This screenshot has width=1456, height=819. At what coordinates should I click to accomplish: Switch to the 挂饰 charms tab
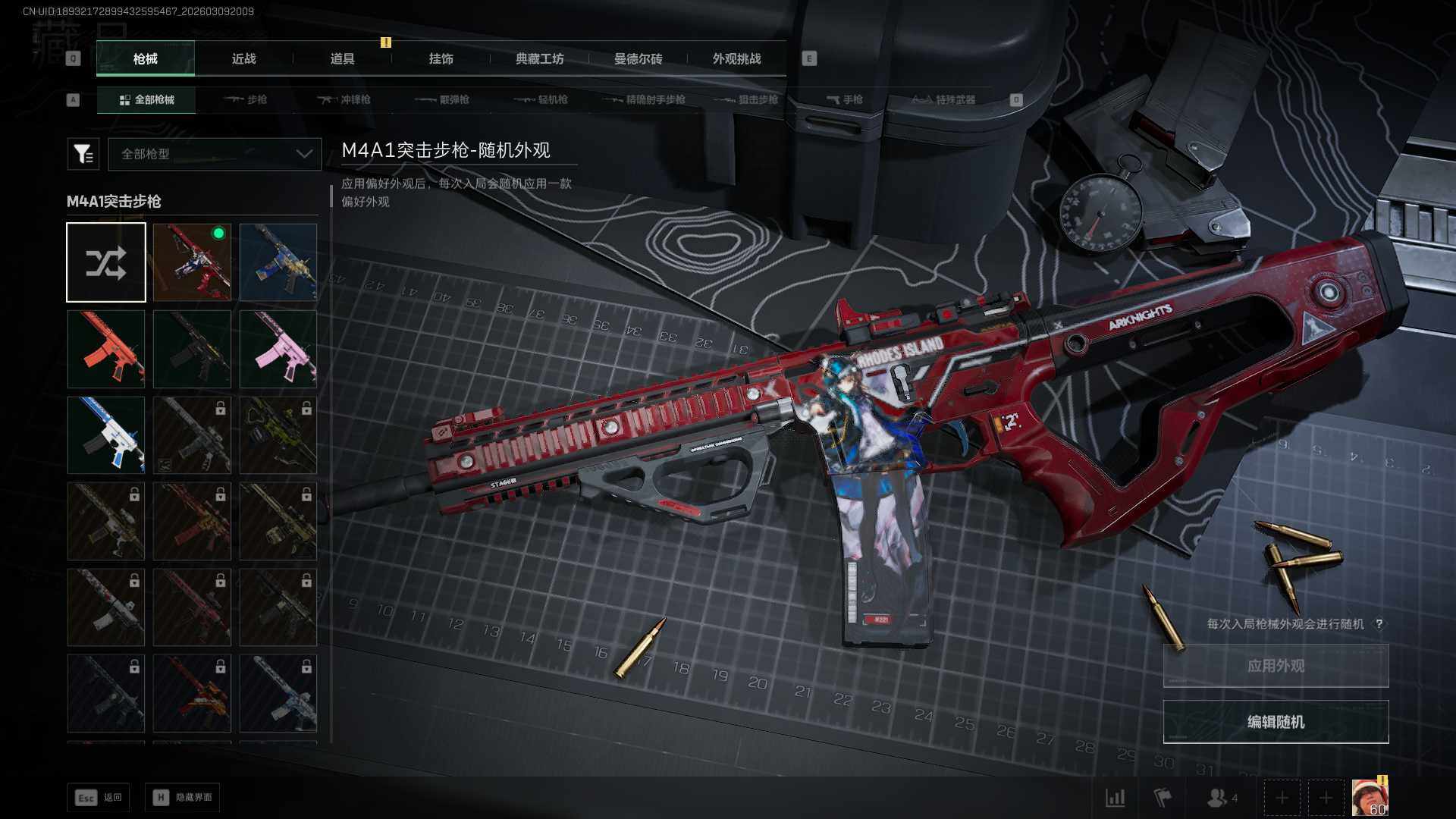441,59
